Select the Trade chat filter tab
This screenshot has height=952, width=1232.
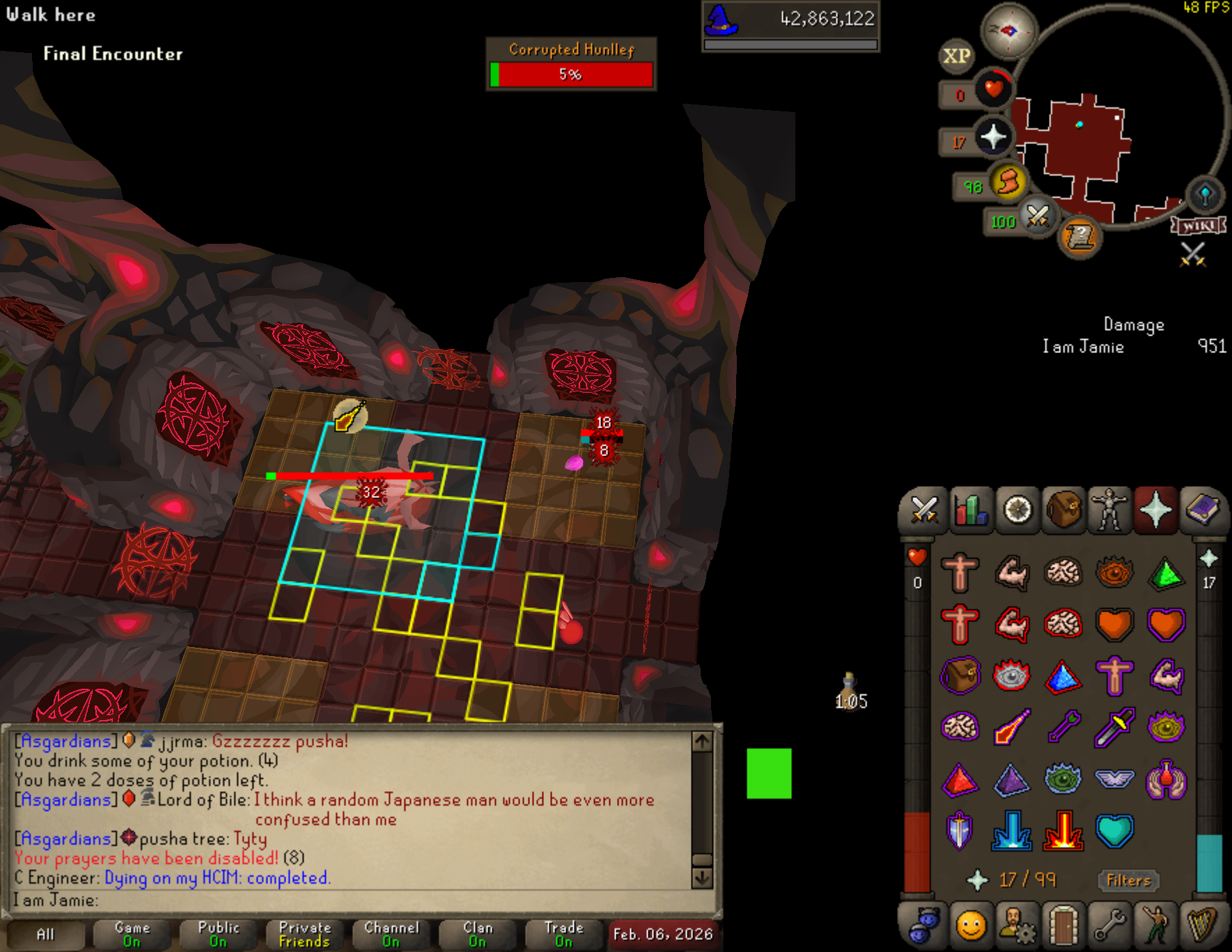pyautogui.click(x=564, y=935)
